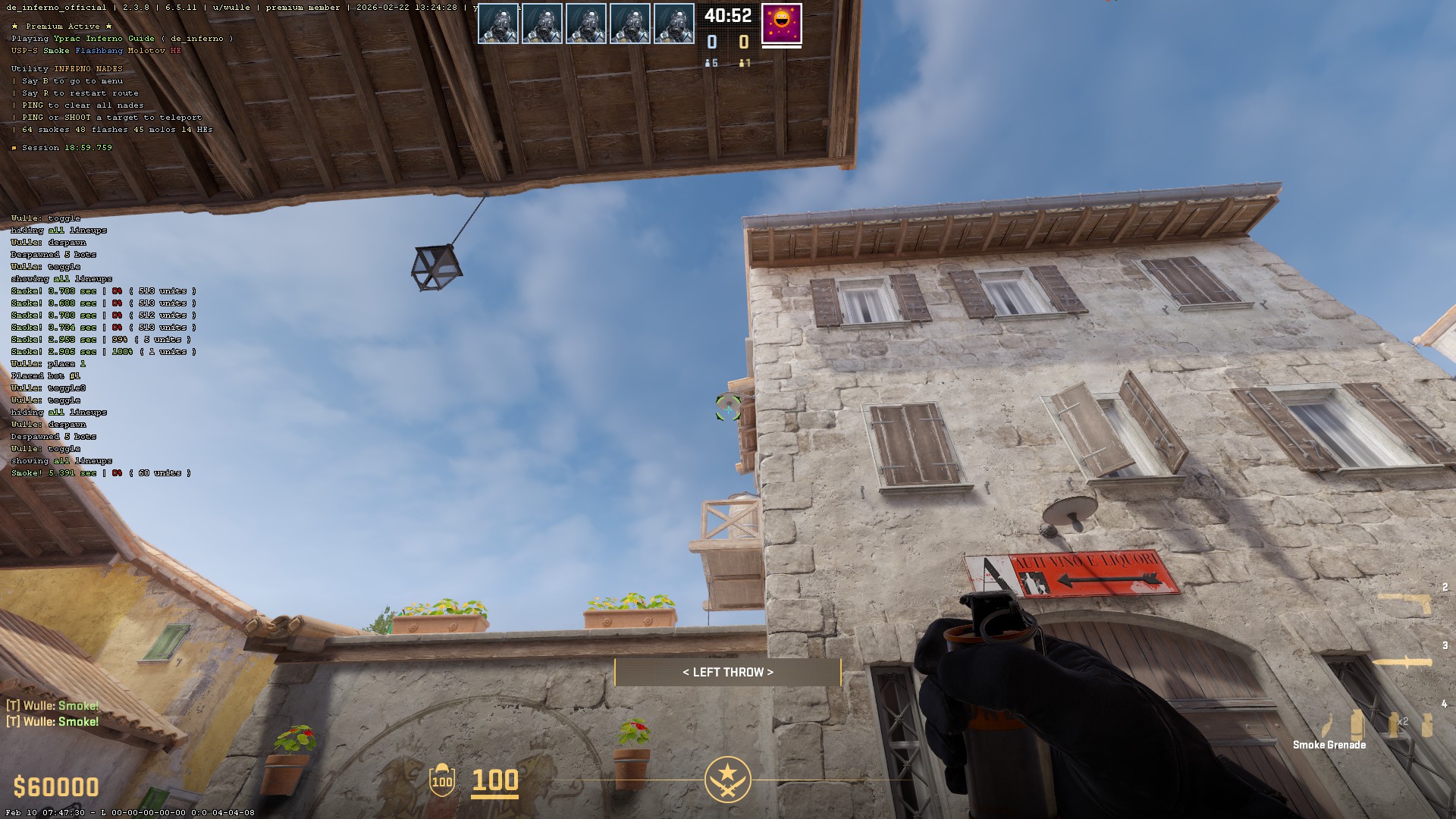Viewport: 1456px width, 819px height.
Task: Click the Session flag icon in the guide panel
Action: point(15,147)
